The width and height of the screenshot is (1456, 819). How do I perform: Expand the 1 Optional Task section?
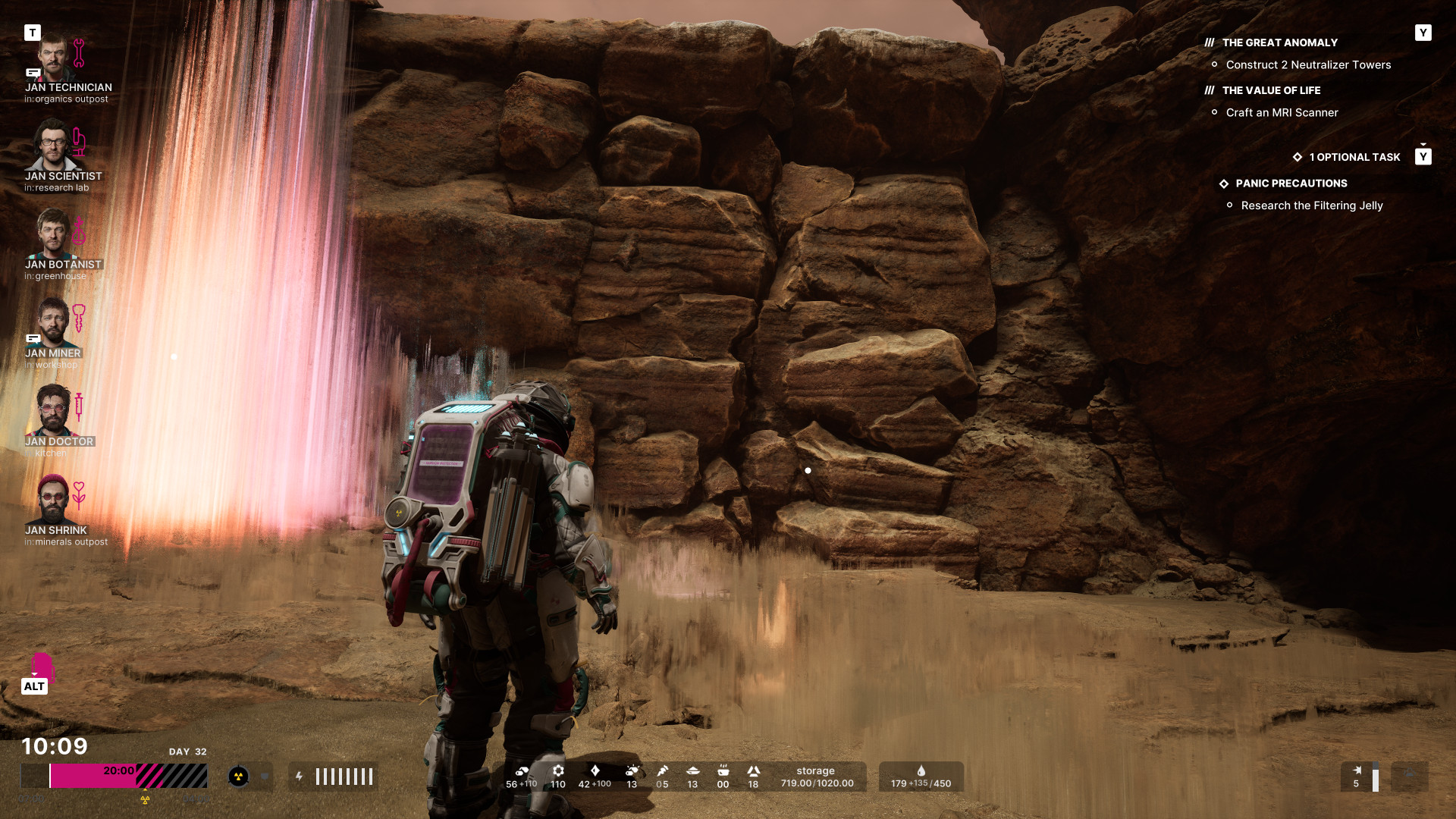[1354, 158]
